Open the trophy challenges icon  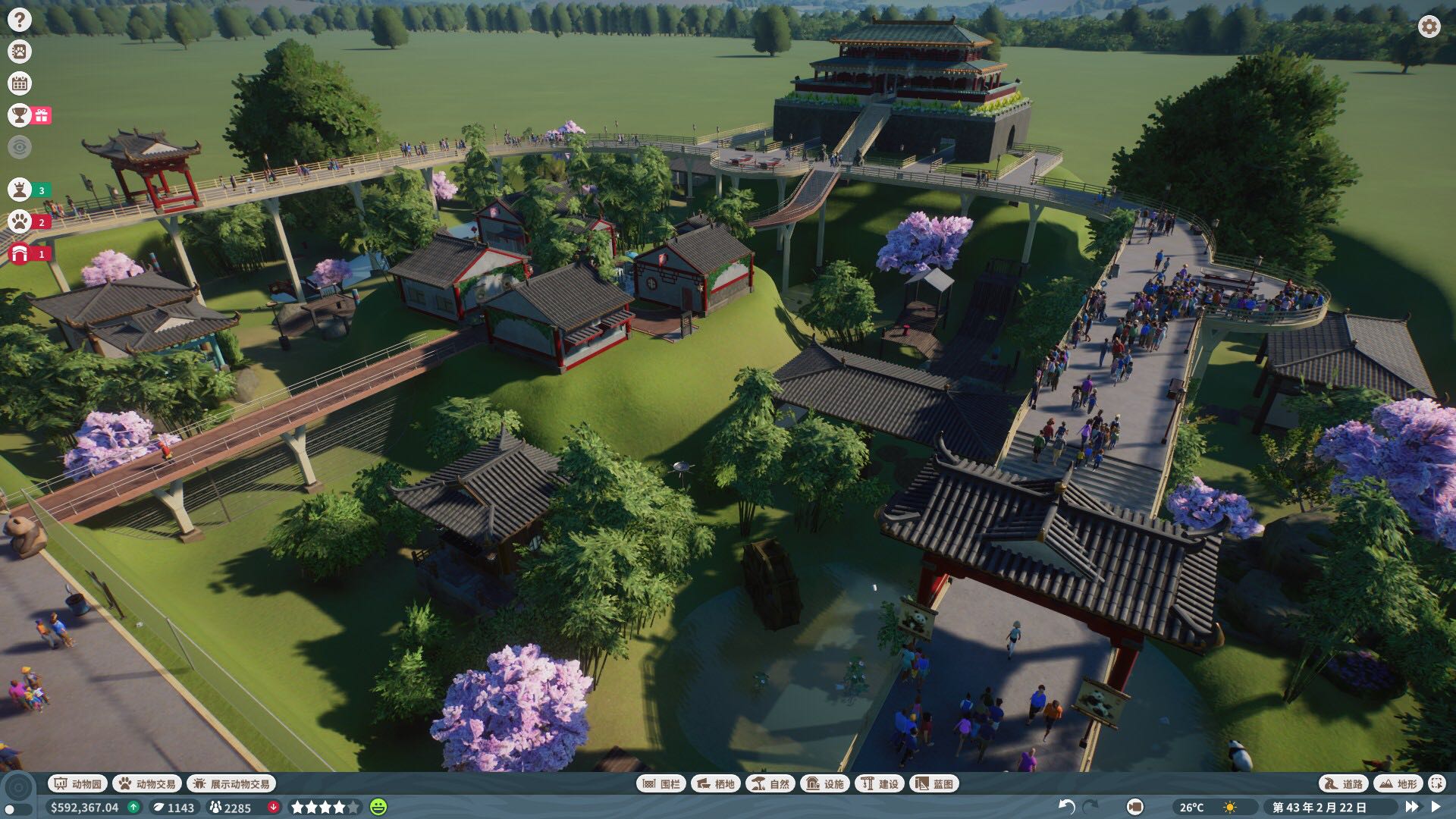[20, 115]
